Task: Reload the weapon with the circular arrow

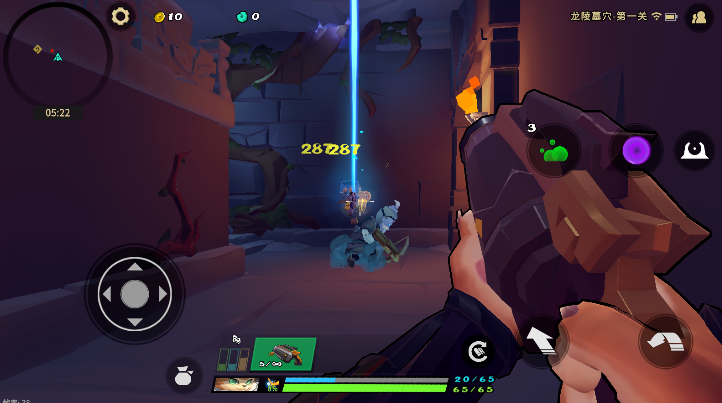Action: [x=478, y=350]
